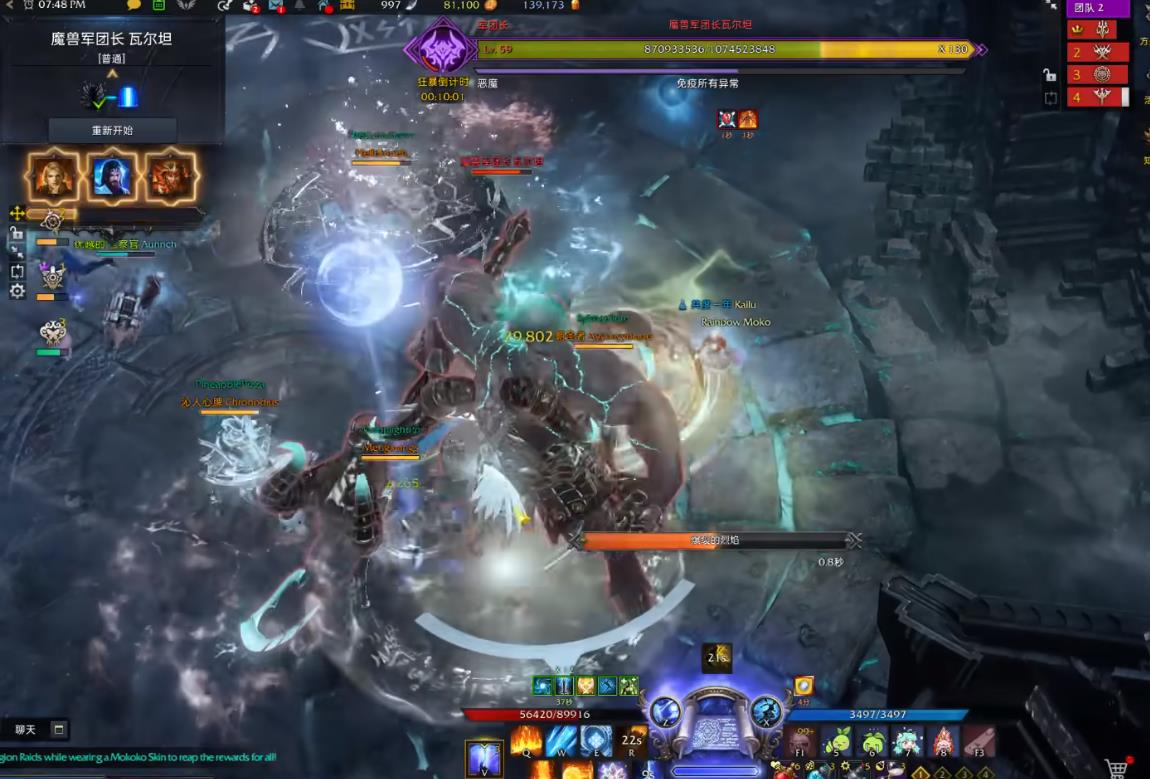The height and width of the screenshot is (779, 1150).
Task: Open the green calendar icon
Action: (159, 5)
